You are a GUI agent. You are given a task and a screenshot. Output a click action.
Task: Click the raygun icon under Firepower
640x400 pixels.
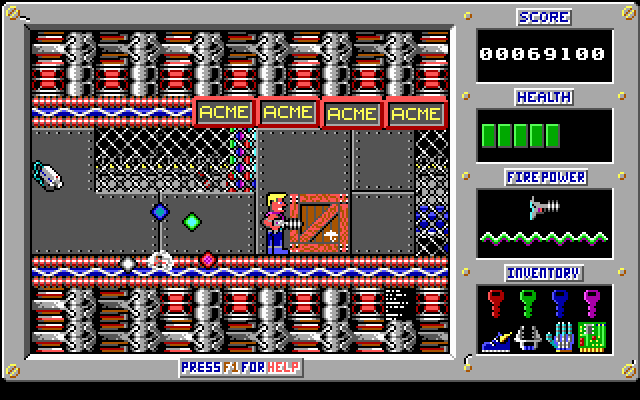click(x=544, y=208)
